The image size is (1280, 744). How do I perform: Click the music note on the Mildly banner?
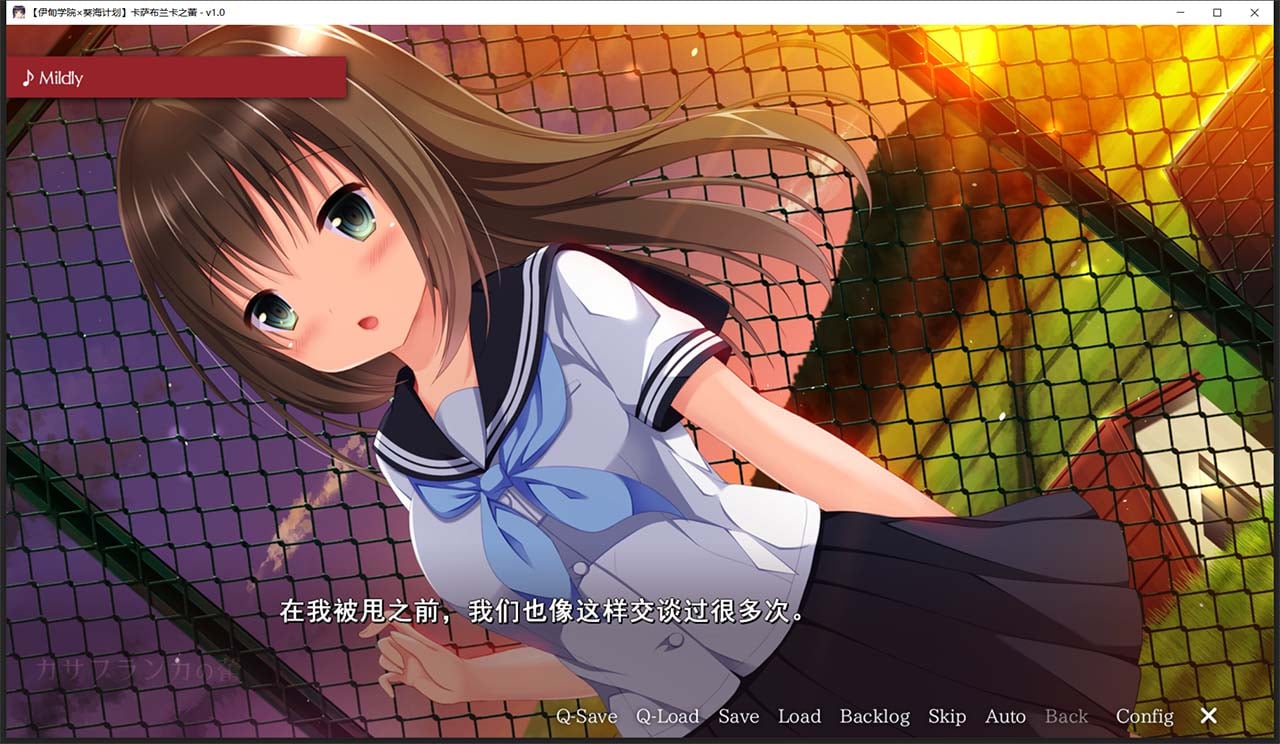28,77
